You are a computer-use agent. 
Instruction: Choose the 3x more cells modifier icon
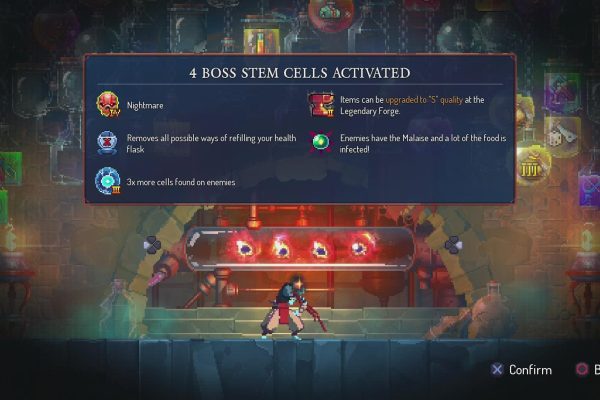[107, 181]
